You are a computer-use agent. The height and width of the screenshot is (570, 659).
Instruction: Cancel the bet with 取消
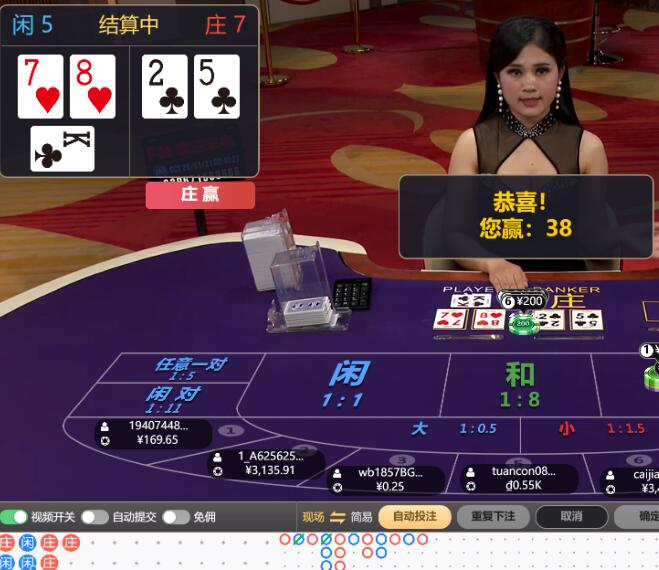(571, 517)
